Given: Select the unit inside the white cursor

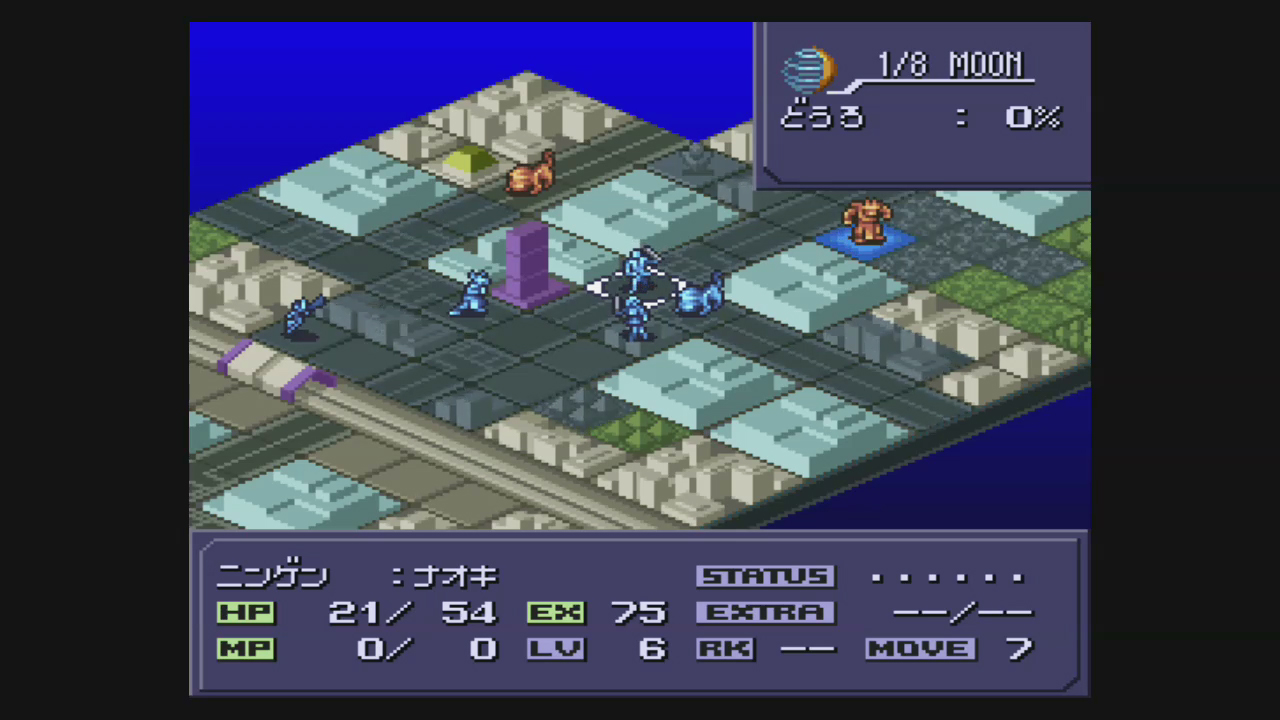Looking at the screenshot, I should (x=638, y=274).
